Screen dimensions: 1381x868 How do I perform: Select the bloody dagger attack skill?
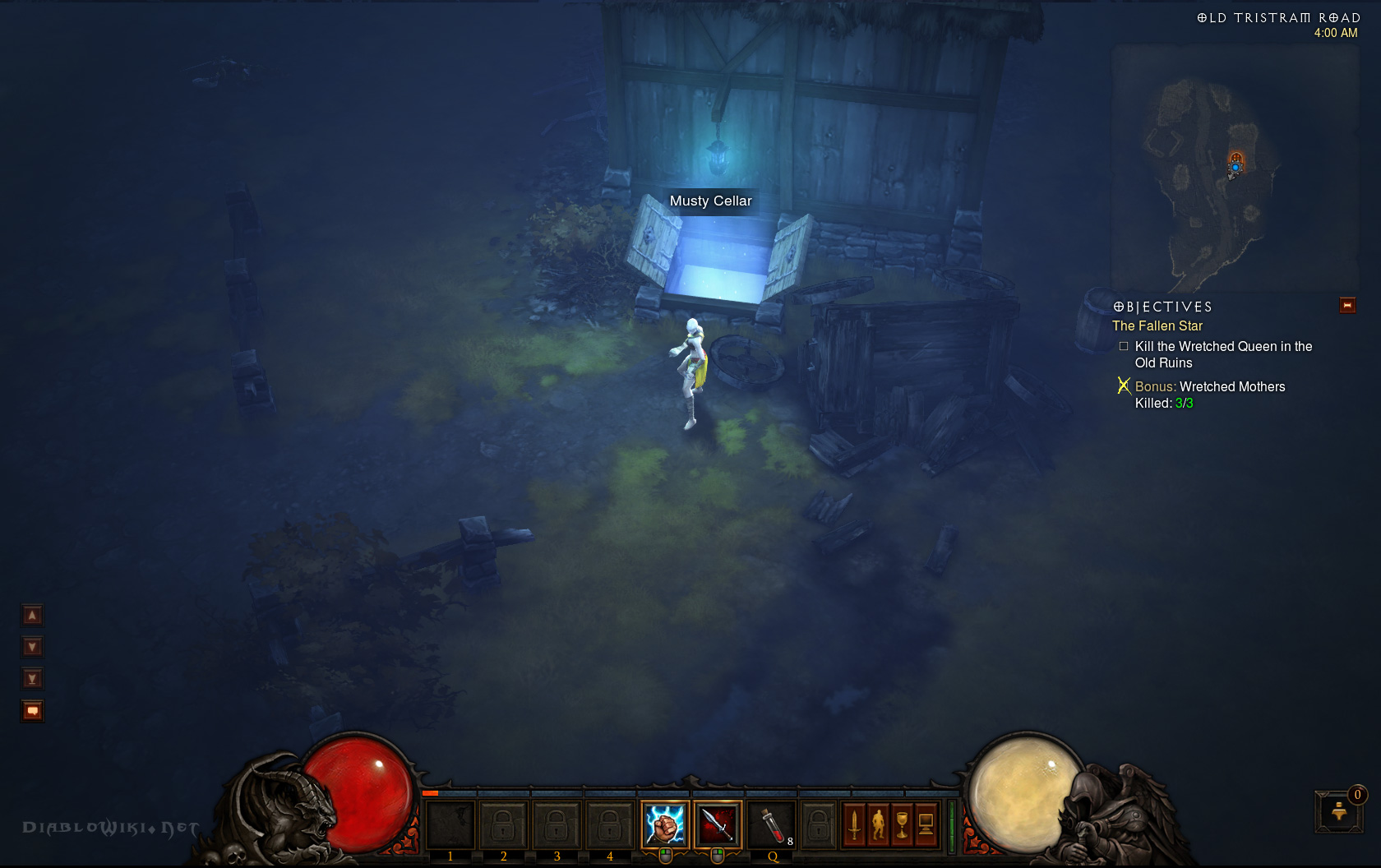718,824
